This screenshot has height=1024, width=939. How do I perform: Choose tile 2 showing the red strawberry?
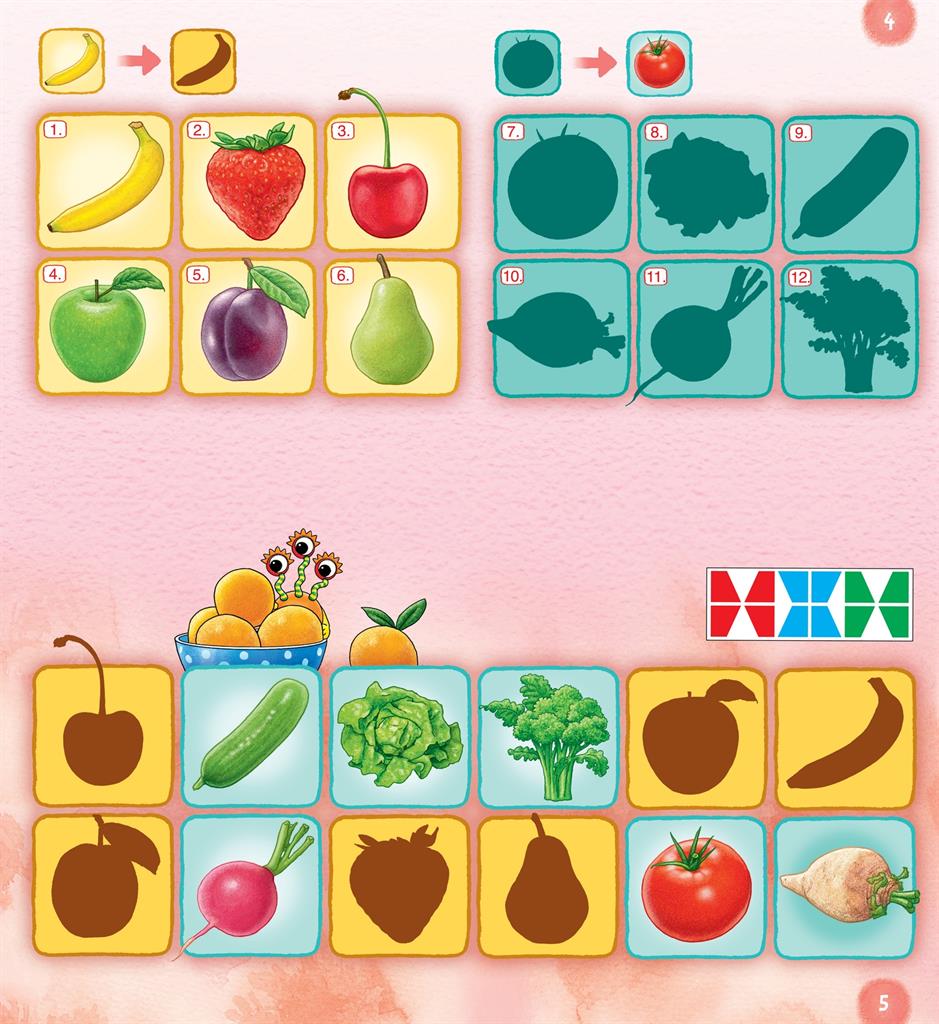[x=249, y=181]
